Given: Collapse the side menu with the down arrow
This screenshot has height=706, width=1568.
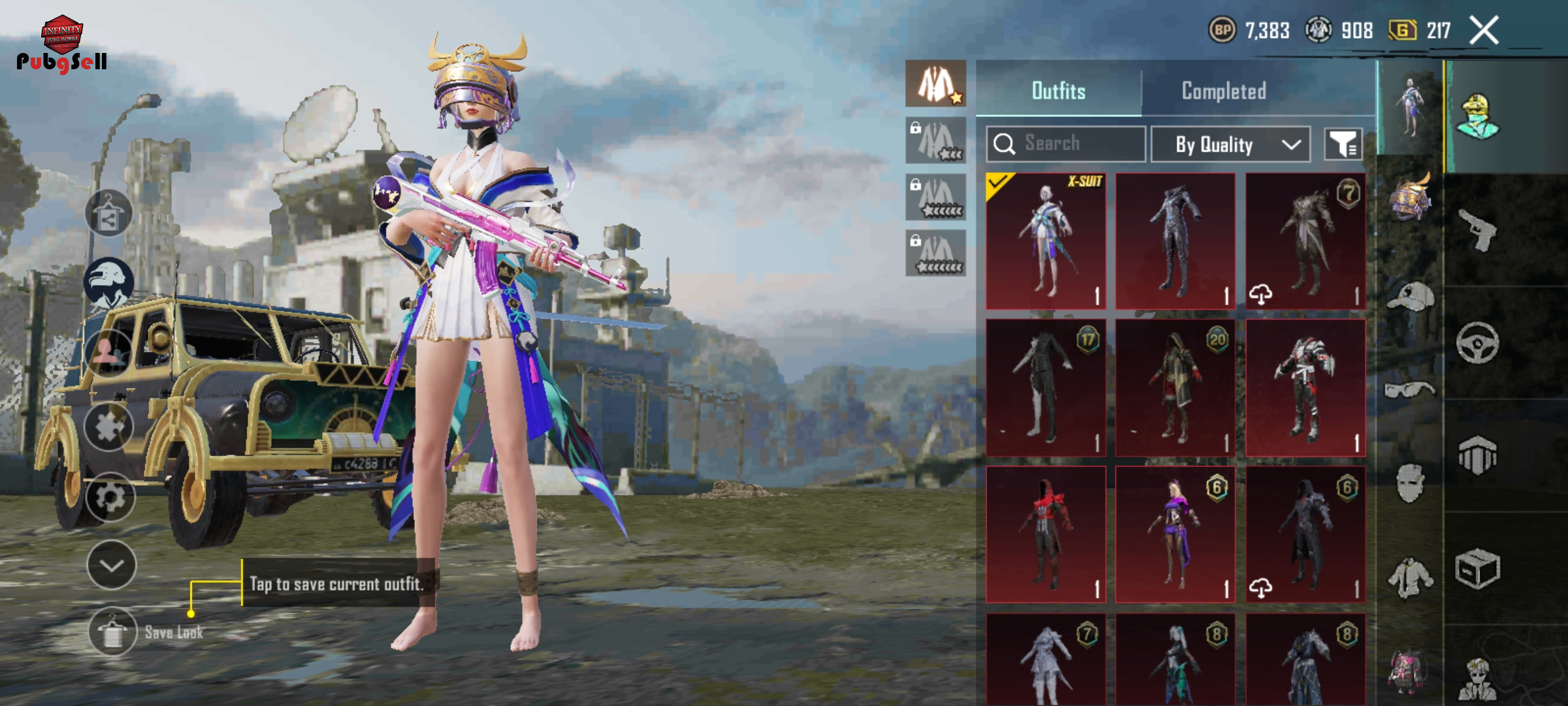Looking at the screenshot, I should [111, 565].
